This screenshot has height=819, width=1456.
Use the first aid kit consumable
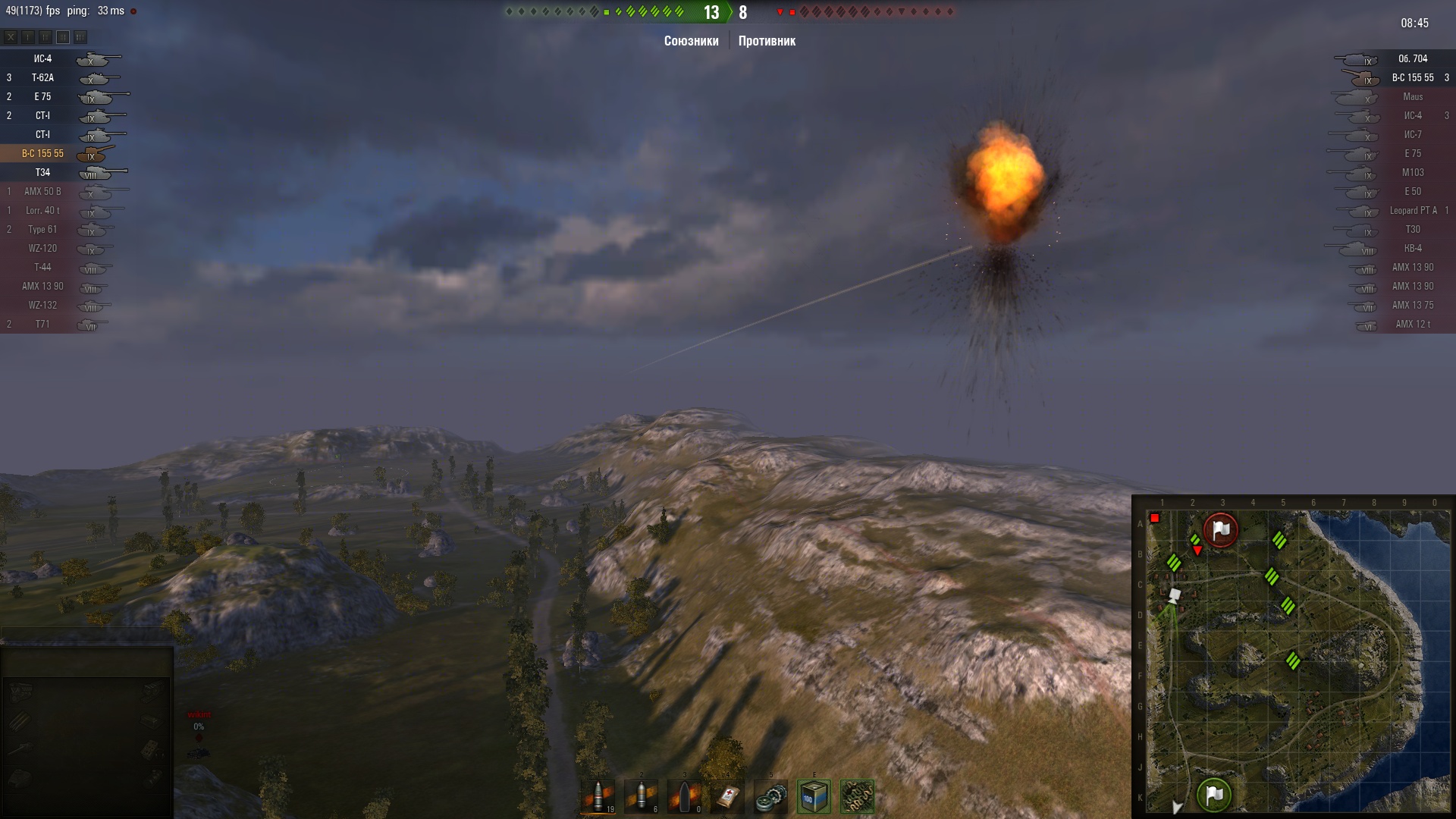click(728, 796)
